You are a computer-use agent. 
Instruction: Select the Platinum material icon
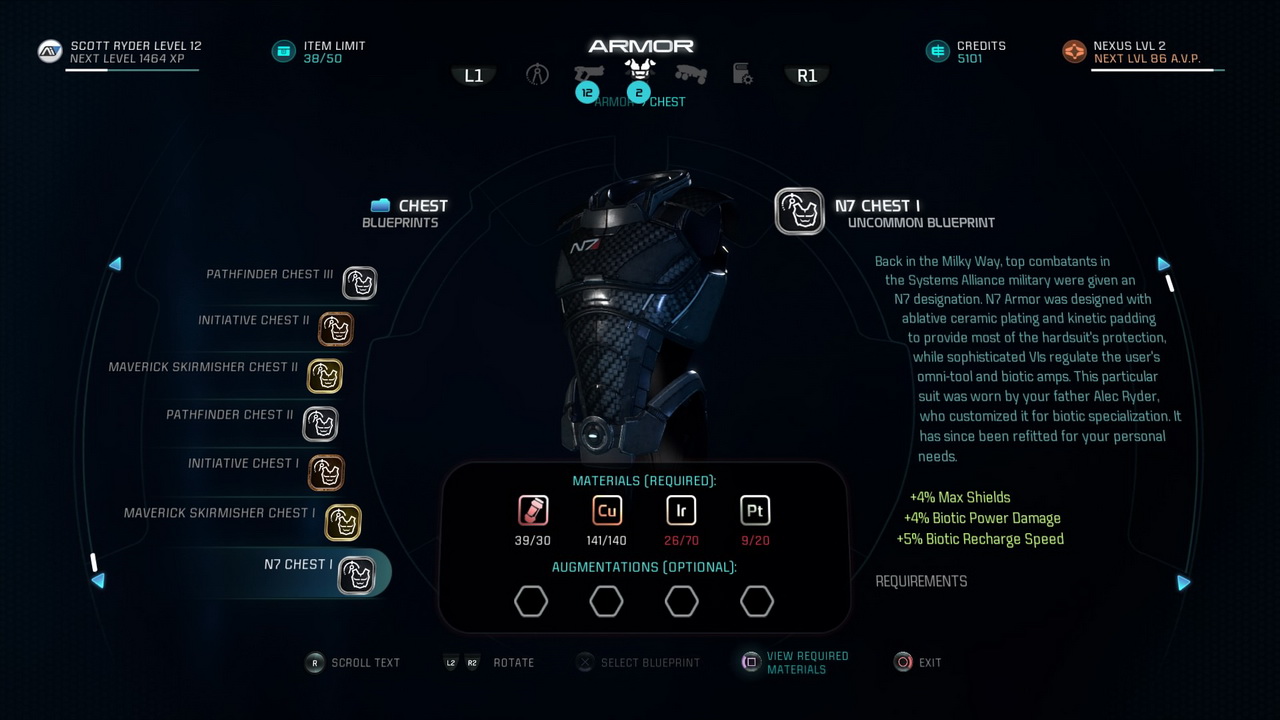(x=755, y=511)
